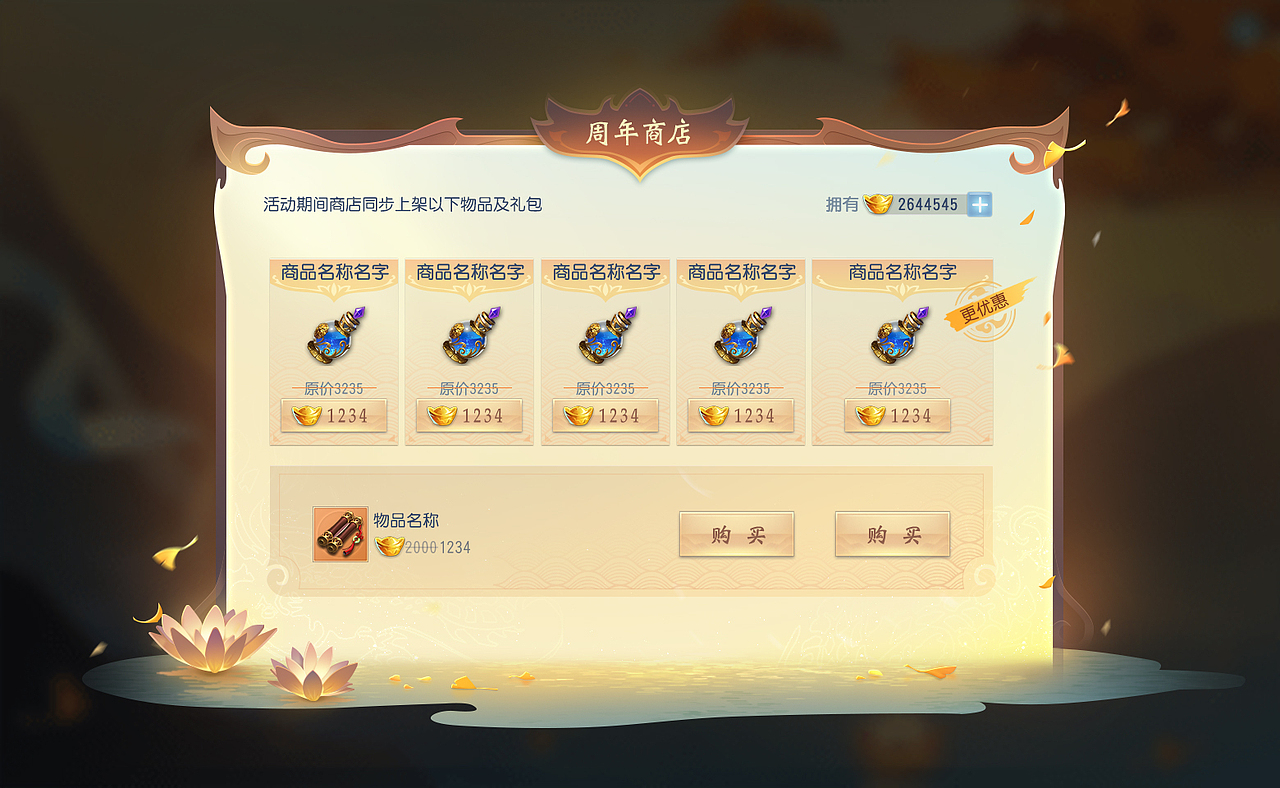Click the blue plus button to add currency

[978, 205]
